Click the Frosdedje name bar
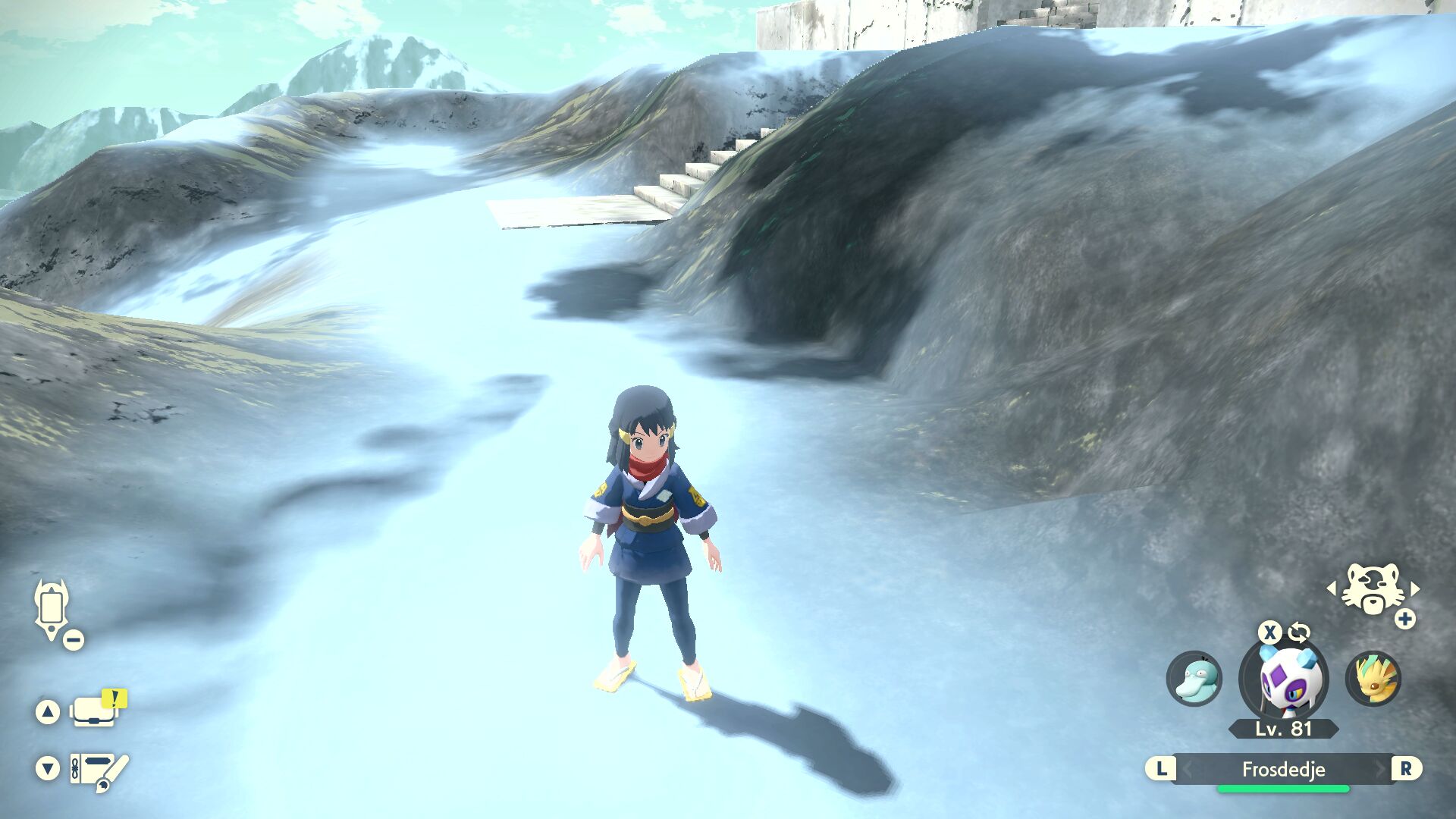Viewport: 1456px width, 819px height. 1283,769
